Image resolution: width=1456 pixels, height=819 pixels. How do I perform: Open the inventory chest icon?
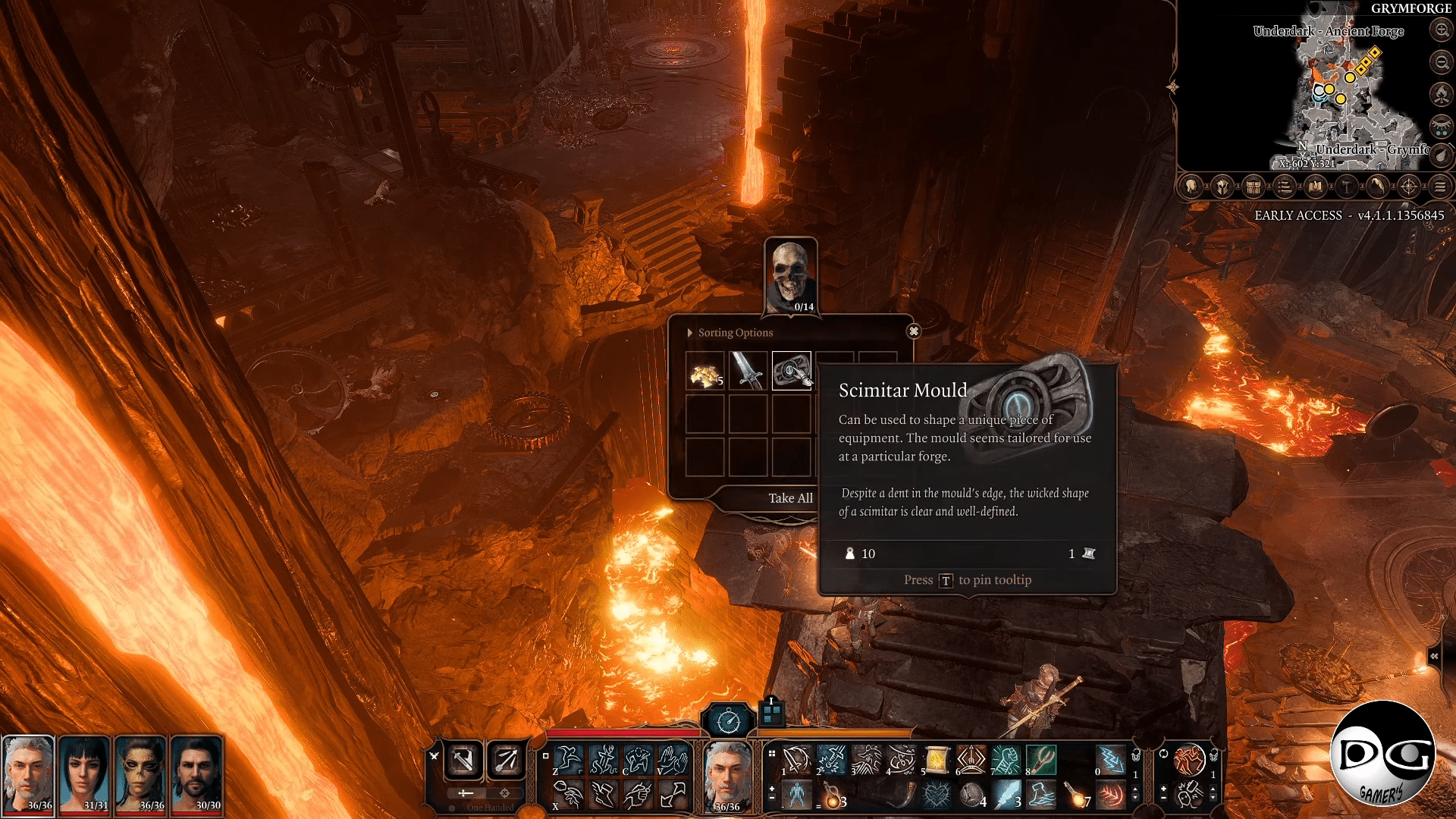tap(1254, 187)
